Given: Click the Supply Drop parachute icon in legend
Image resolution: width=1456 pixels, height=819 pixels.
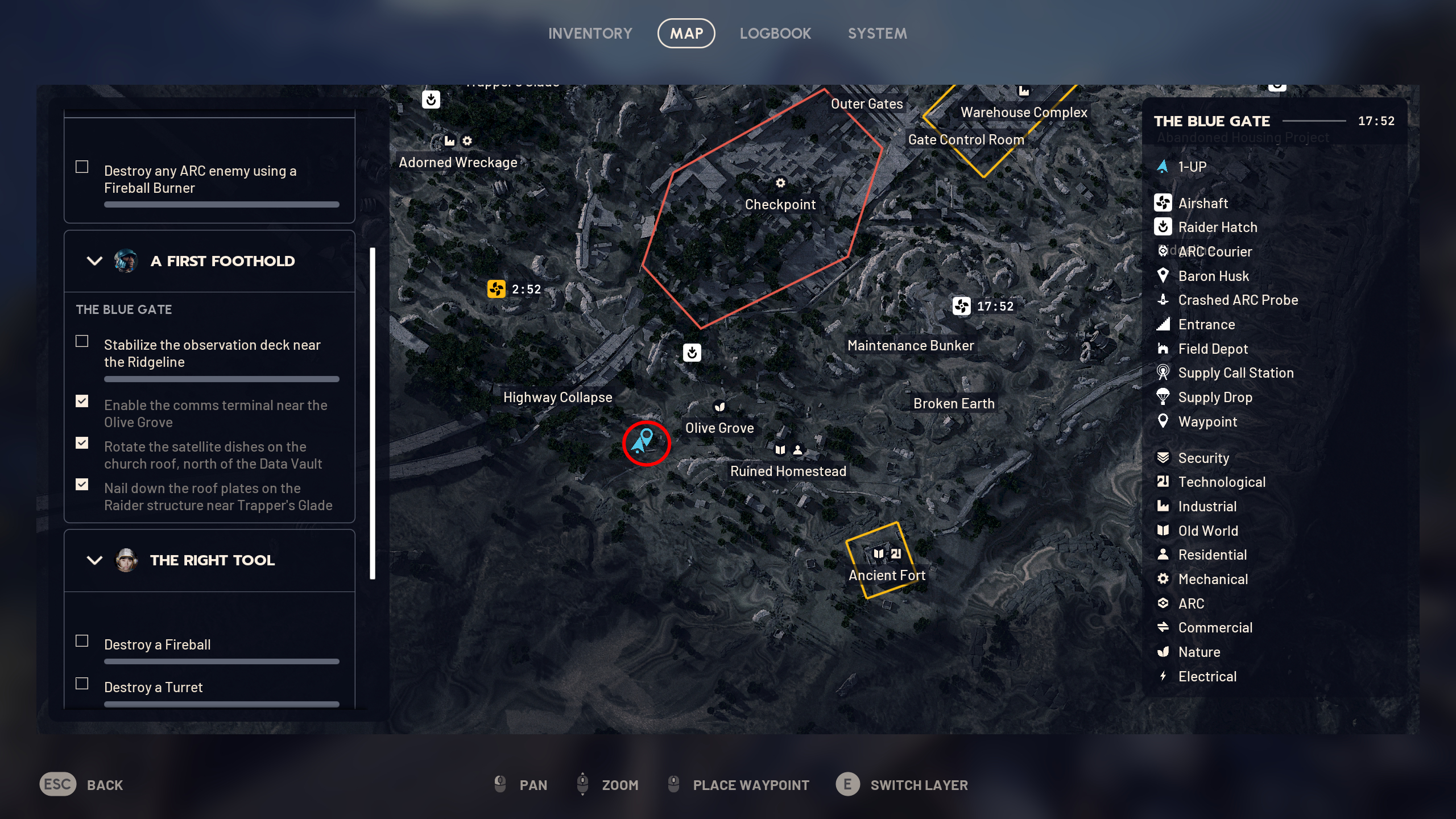Looking at the screenshot, I should point(1163,397).
